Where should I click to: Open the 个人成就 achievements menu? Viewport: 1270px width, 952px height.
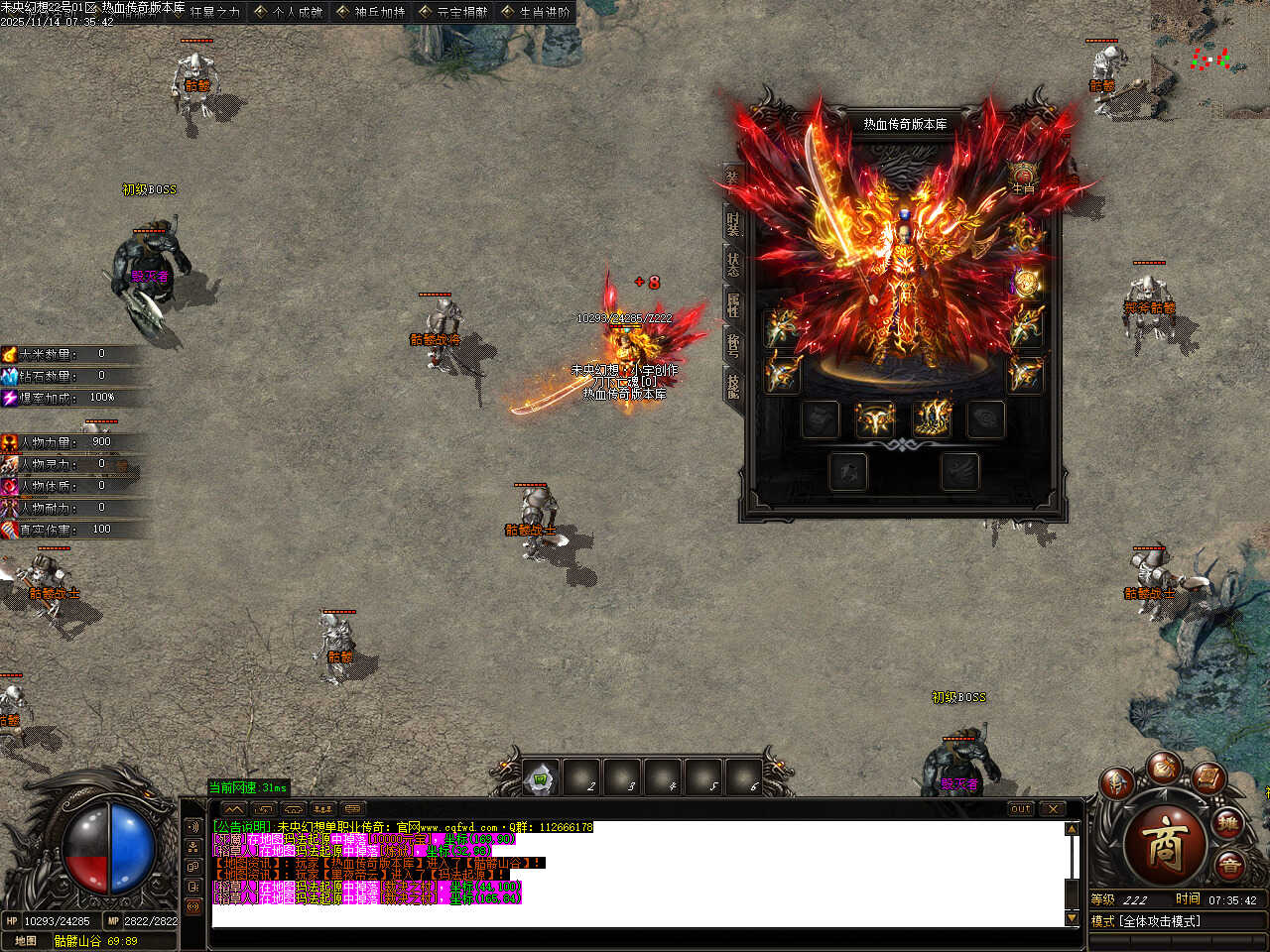click(x=290, y=12)
